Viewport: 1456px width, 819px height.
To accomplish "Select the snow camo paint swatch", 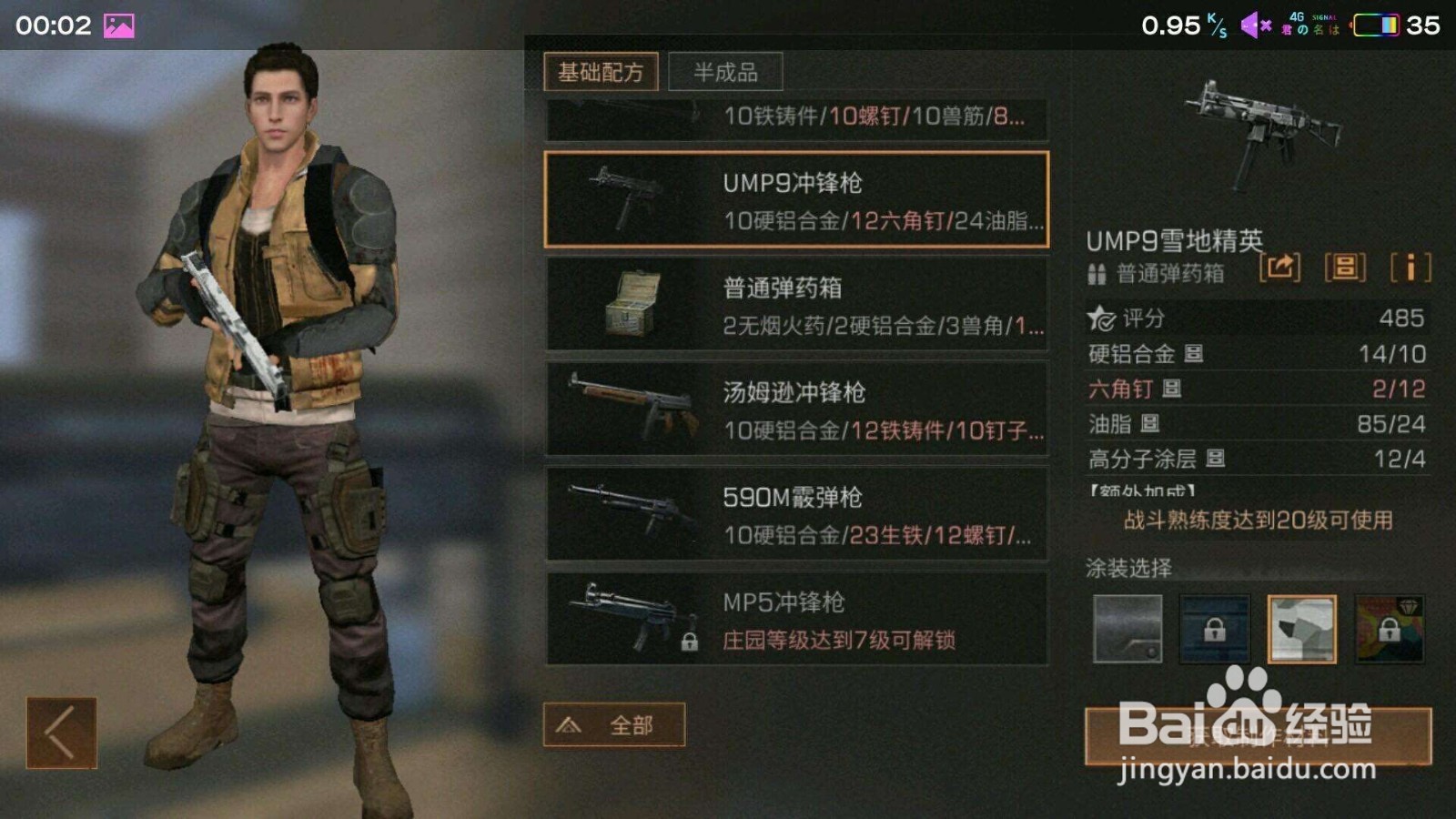I will click(x=1301, y=630).
